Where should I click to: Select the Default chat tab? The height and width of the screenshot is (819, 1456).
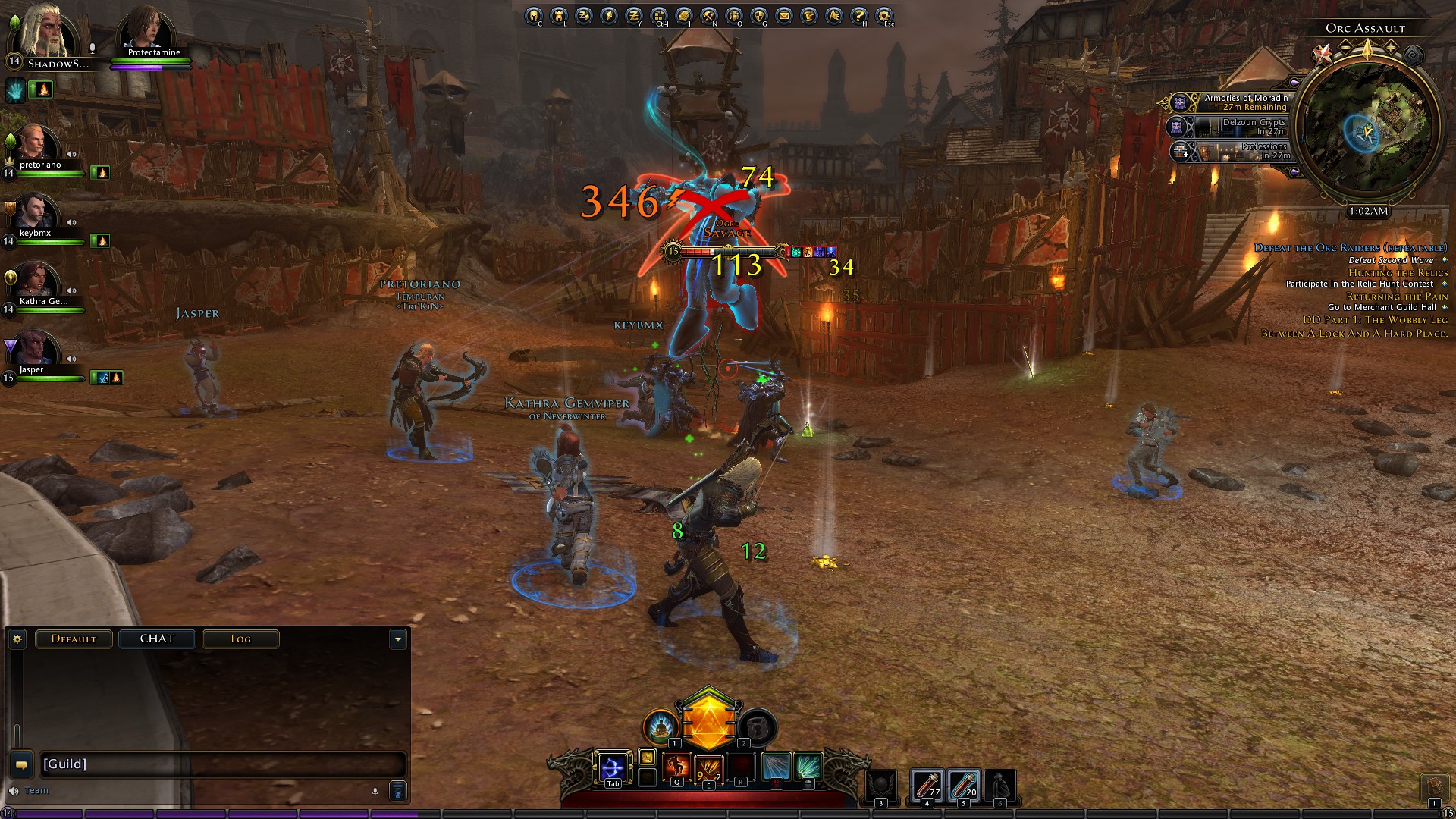coord(74,639)
